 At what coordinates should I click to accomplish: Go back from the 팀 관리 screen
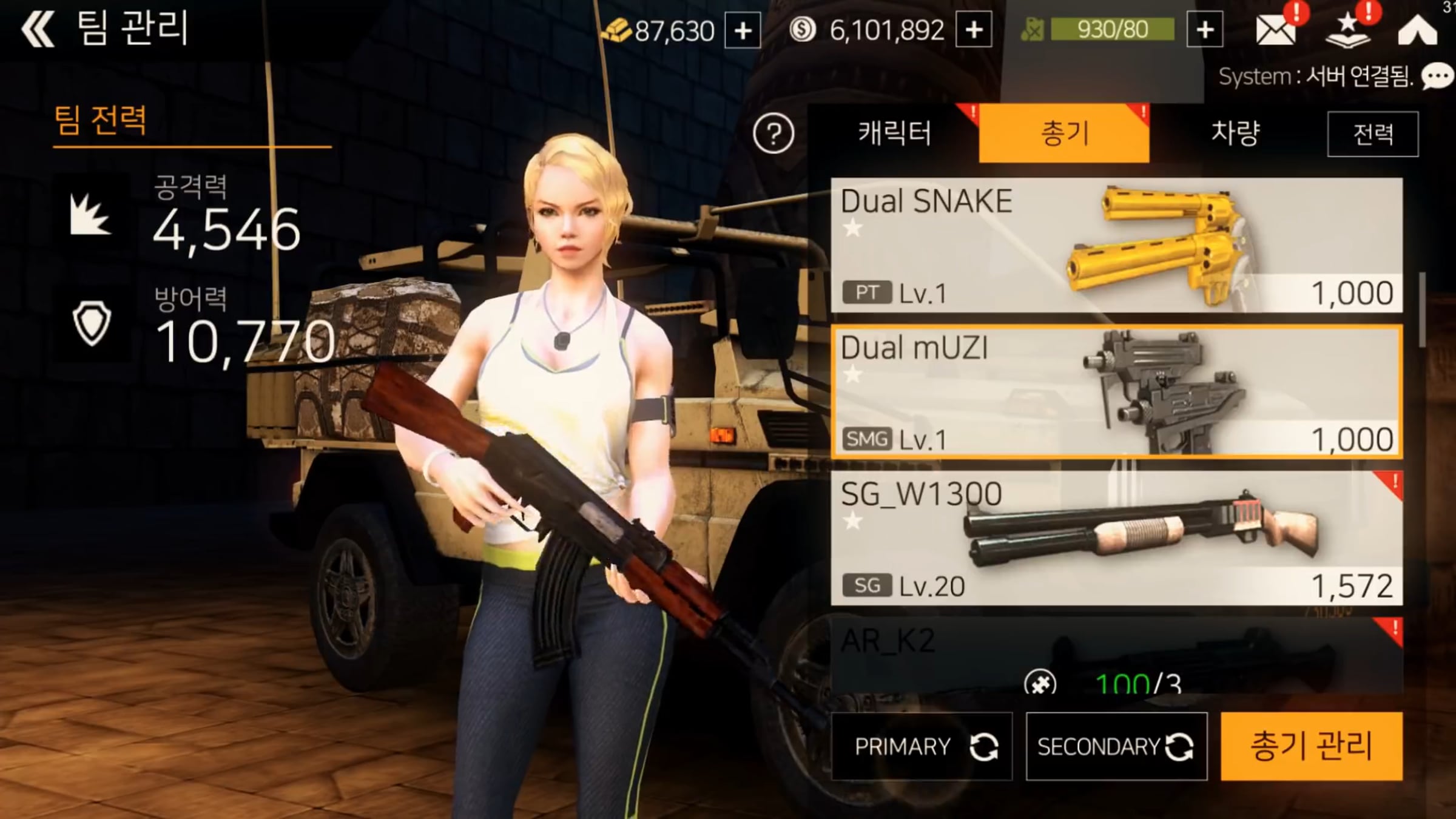pyautogui.click(x=38, y=29)
